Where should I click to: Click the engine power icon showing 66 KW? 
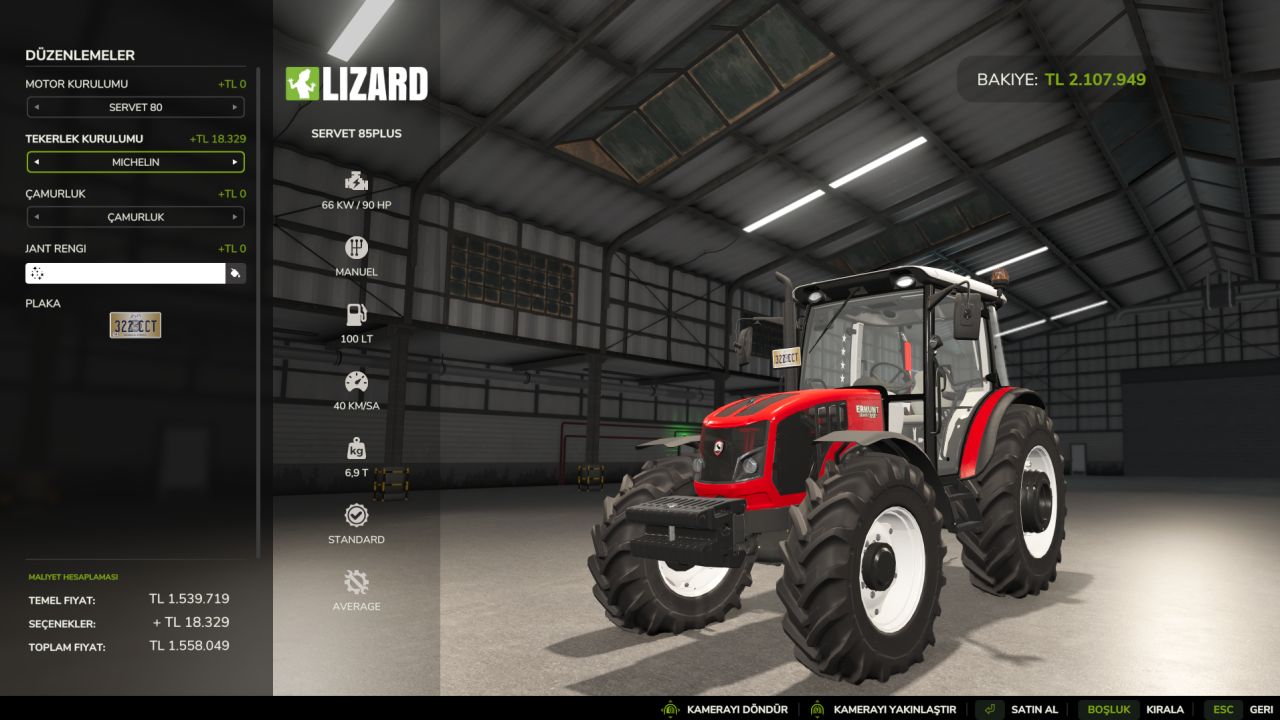click(x=355, y=182)
